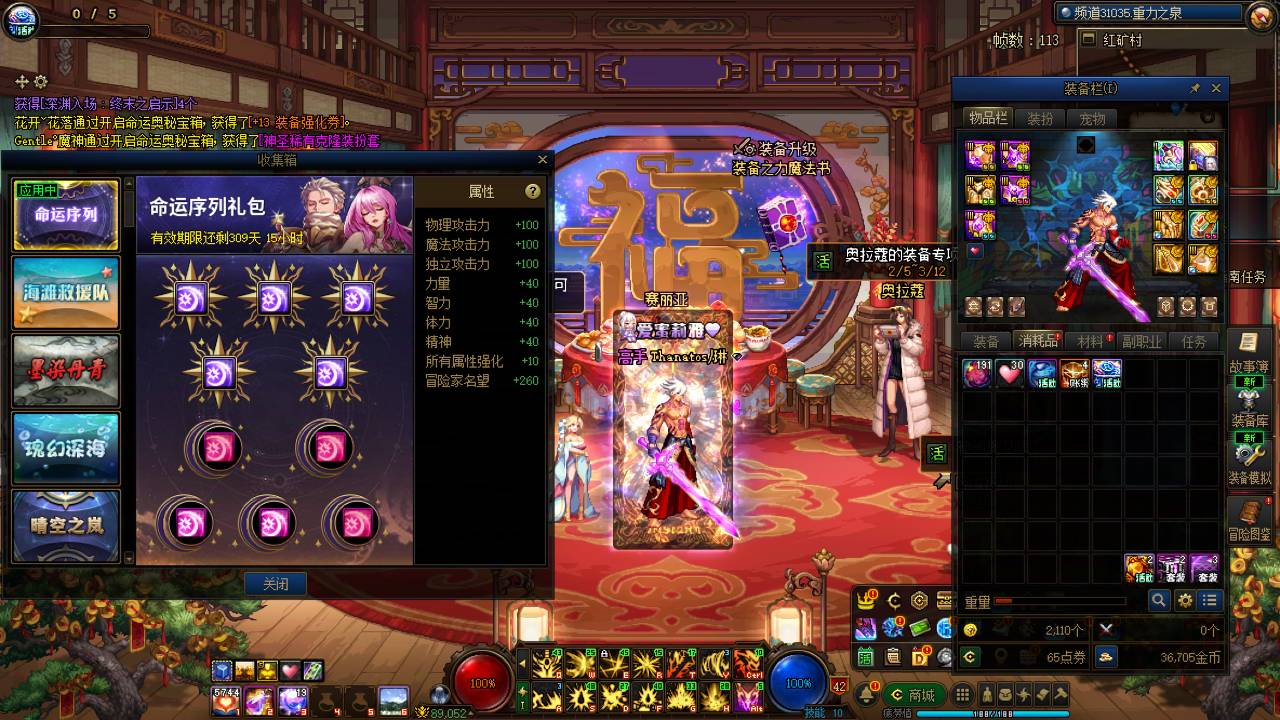Open the 副职业 category tab
Image resolution: width=1280 pixels, height=720 pixels.
(x=1141, y=342)
